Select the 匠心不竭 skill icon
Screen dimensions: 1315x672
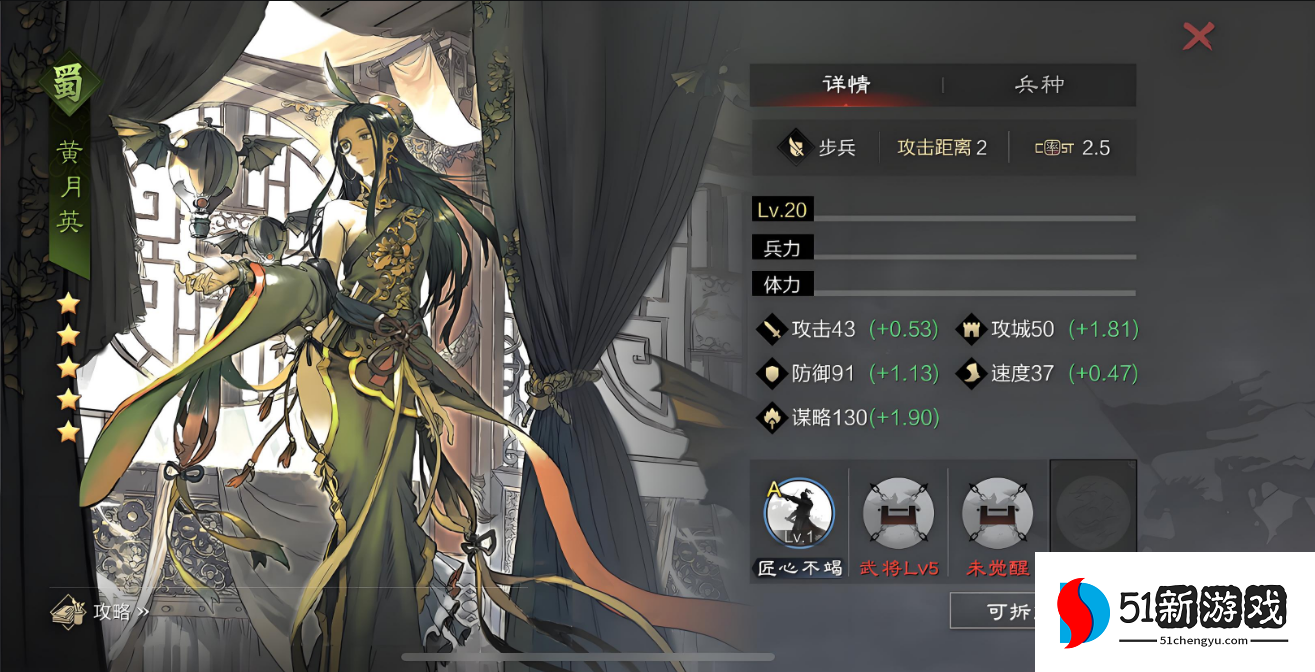pyautogui.click(x=798, y=513)
